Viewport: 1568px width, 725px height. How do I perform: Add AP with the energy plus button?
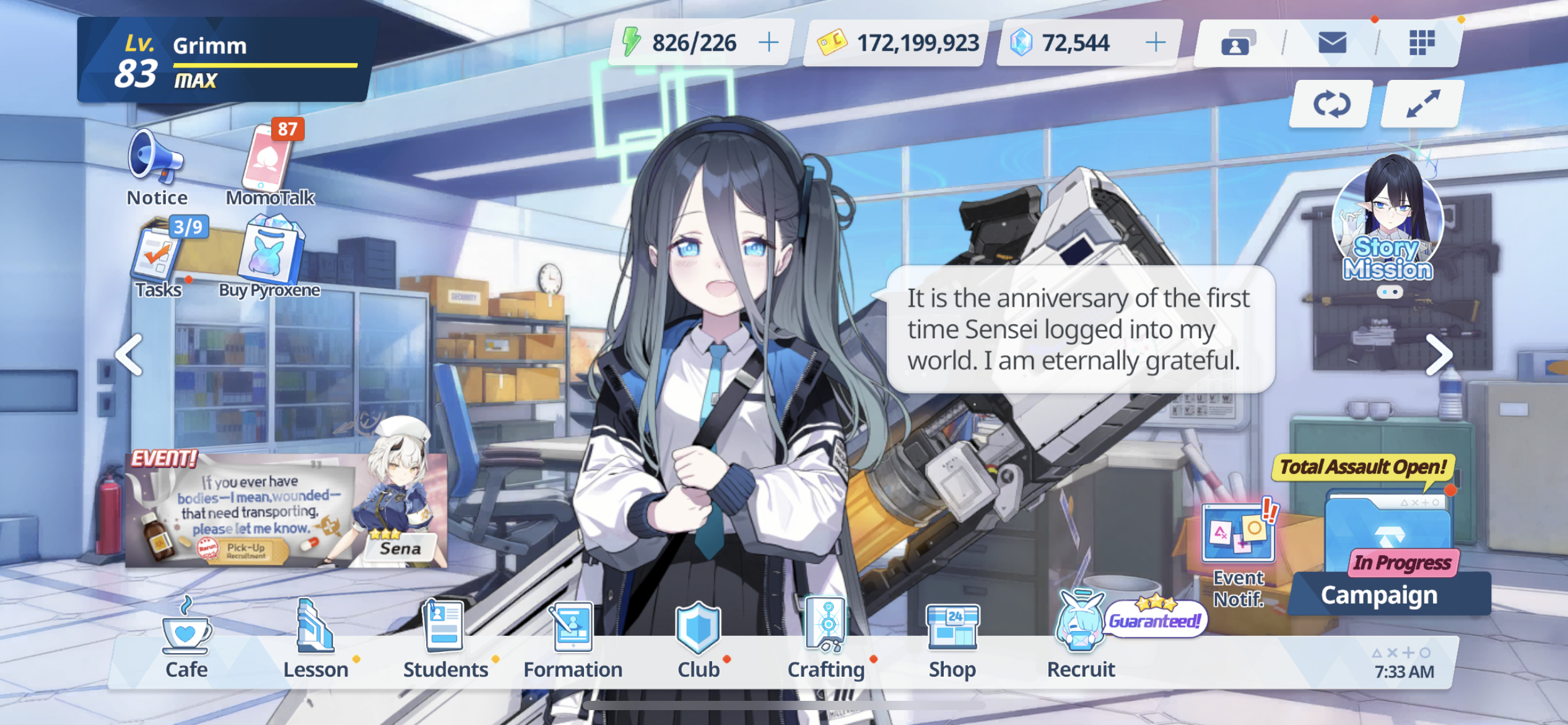pyautogui.click(x=769, y=43)
